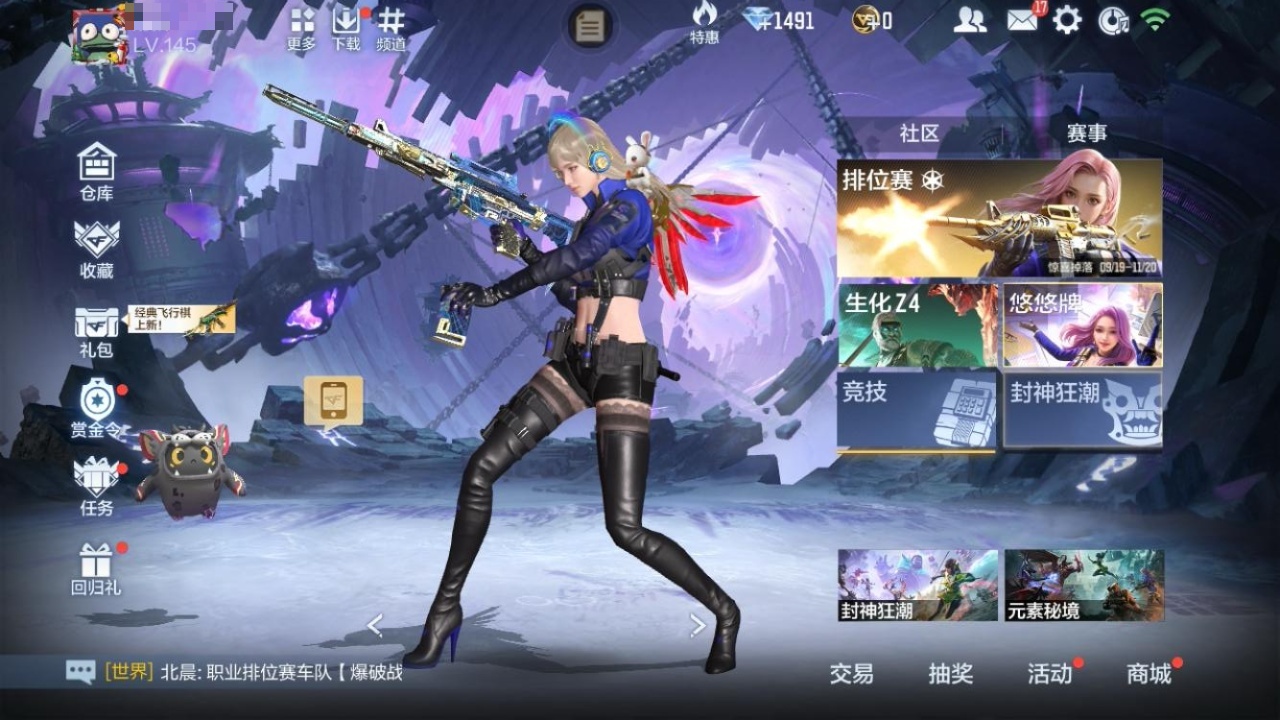Open the 频道 channel selector

(x=391, y=28)
